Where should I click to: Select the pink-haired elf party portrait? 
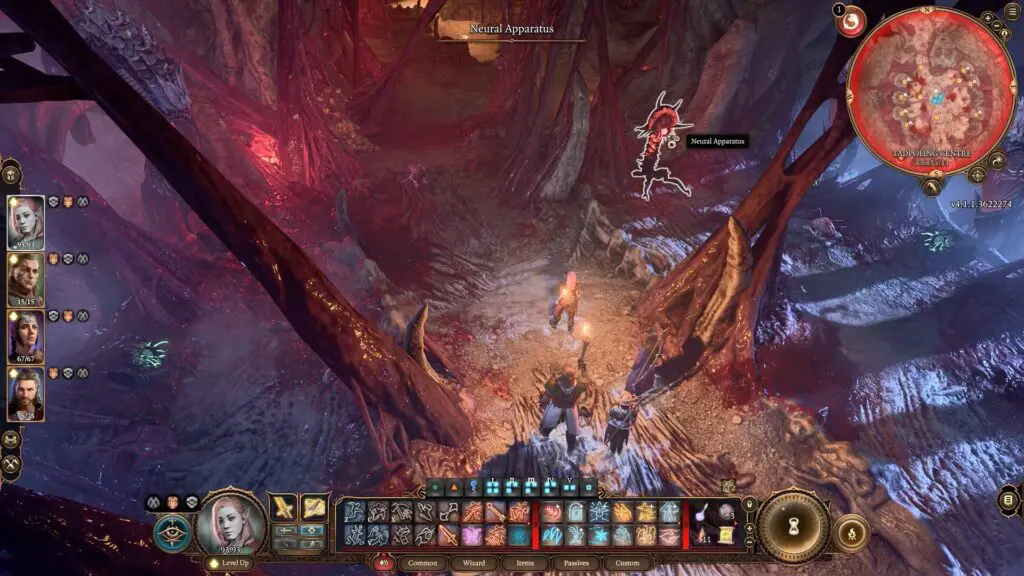(26, 222)
